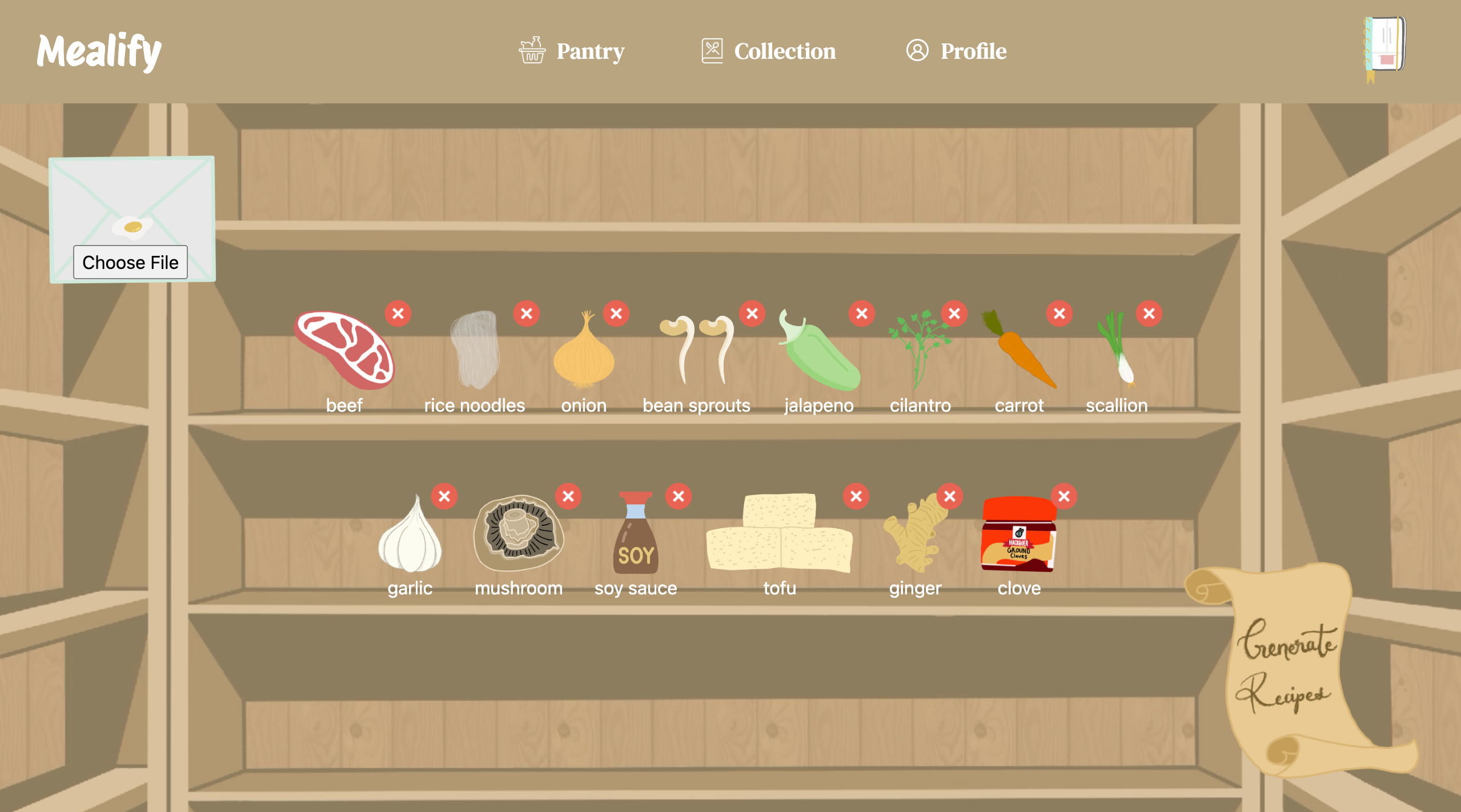Remove beef from the pantry
This screenshot has height=812, width=1461.
coord(398,313)
